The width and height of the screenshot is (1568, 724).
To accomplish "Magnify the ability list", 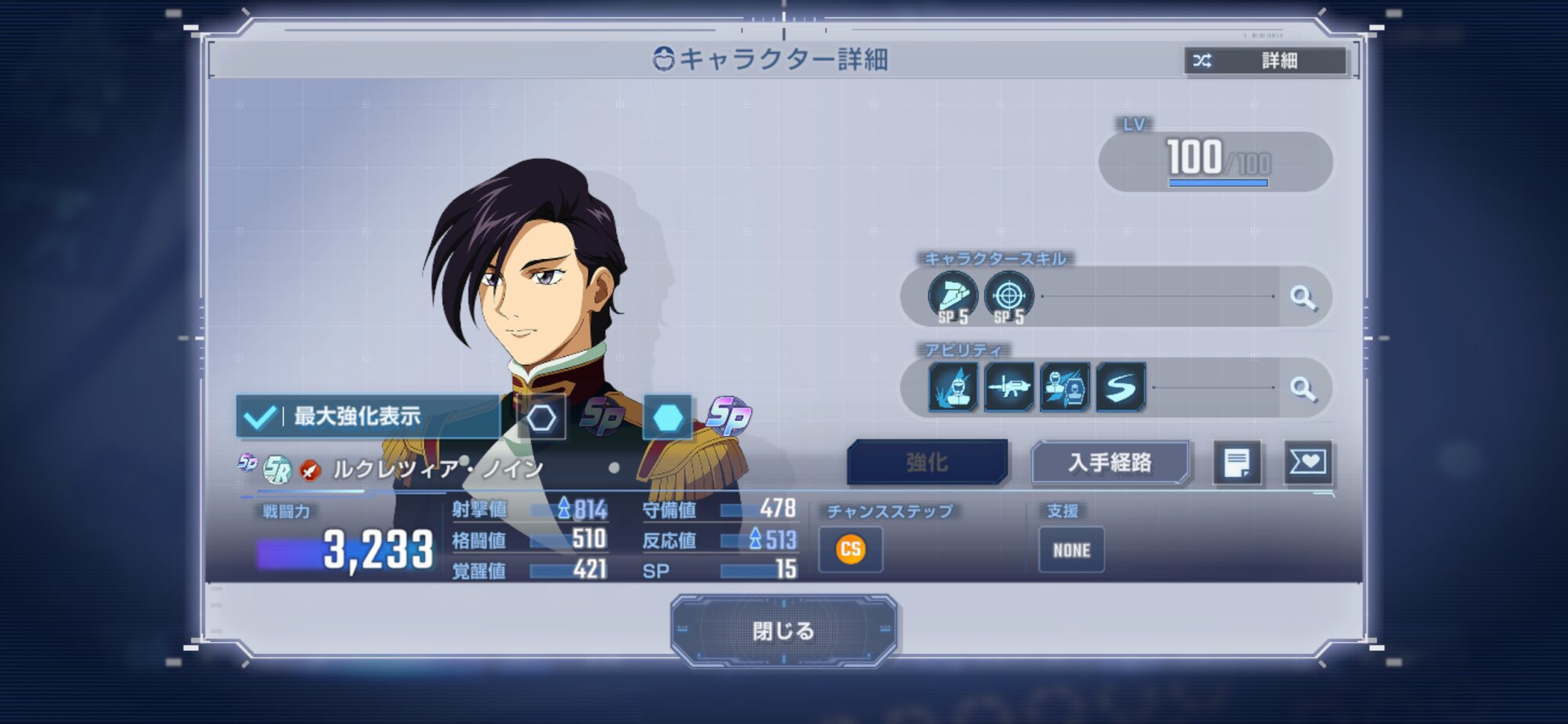I will pyautogui.click(x=1303, y=389).
